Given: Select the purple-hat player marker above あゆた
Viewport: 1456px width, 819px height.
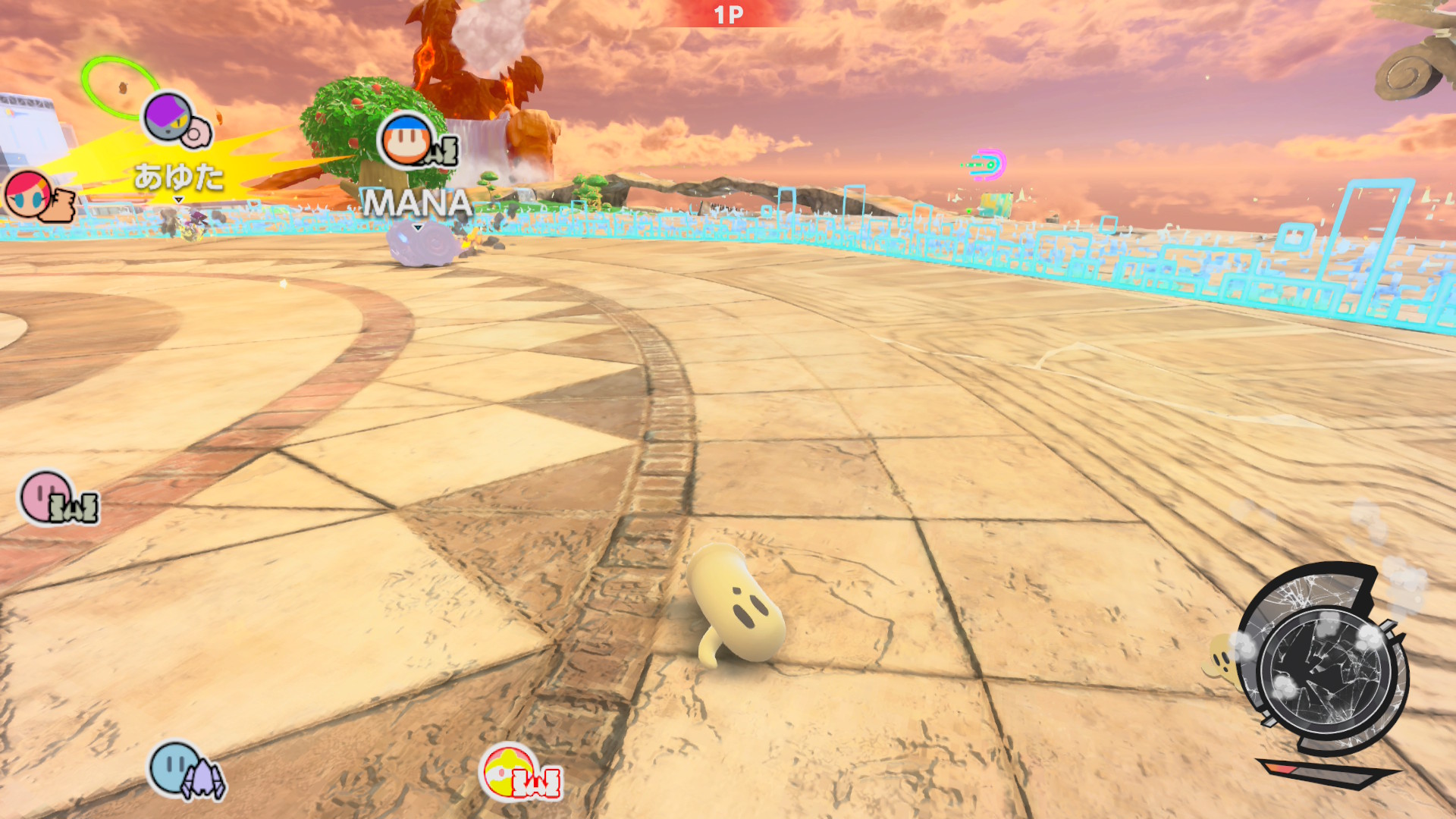Looking at the screenshot, I should click(168, 118).
